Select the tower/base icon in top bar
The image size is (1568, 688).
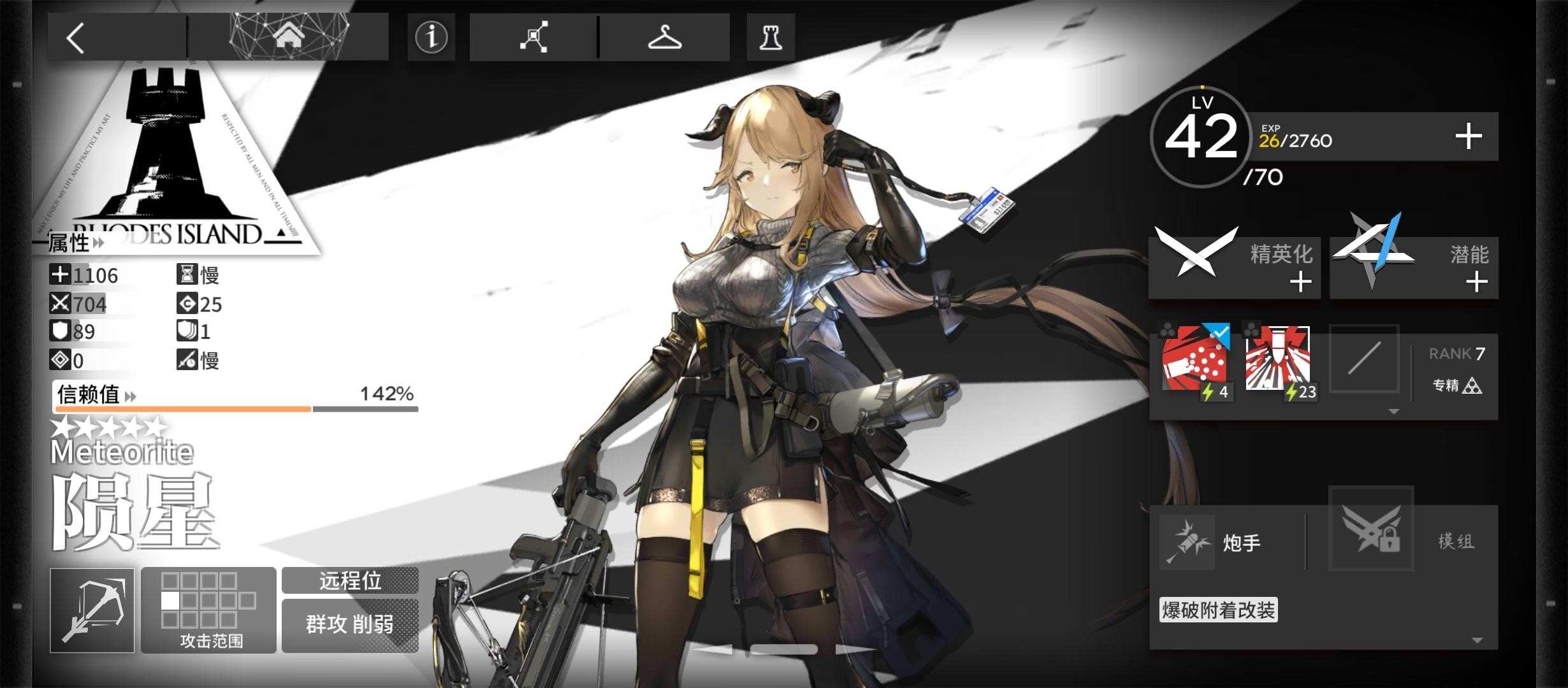click(x=770, y=37)
